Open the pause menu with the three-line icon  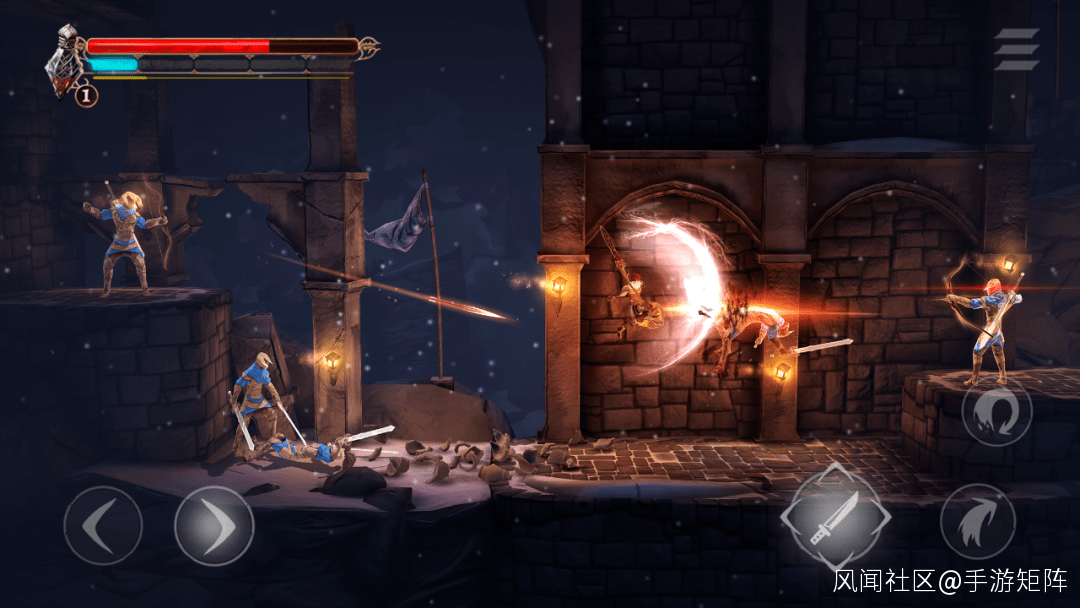point(1016,49)
